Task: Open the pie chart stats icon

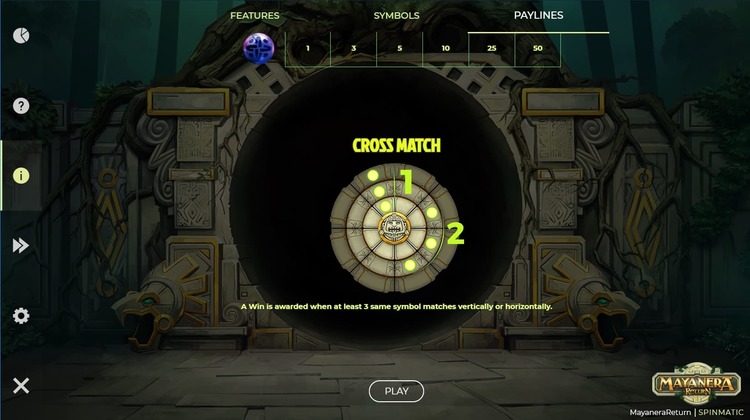Action: click(21, 35)
